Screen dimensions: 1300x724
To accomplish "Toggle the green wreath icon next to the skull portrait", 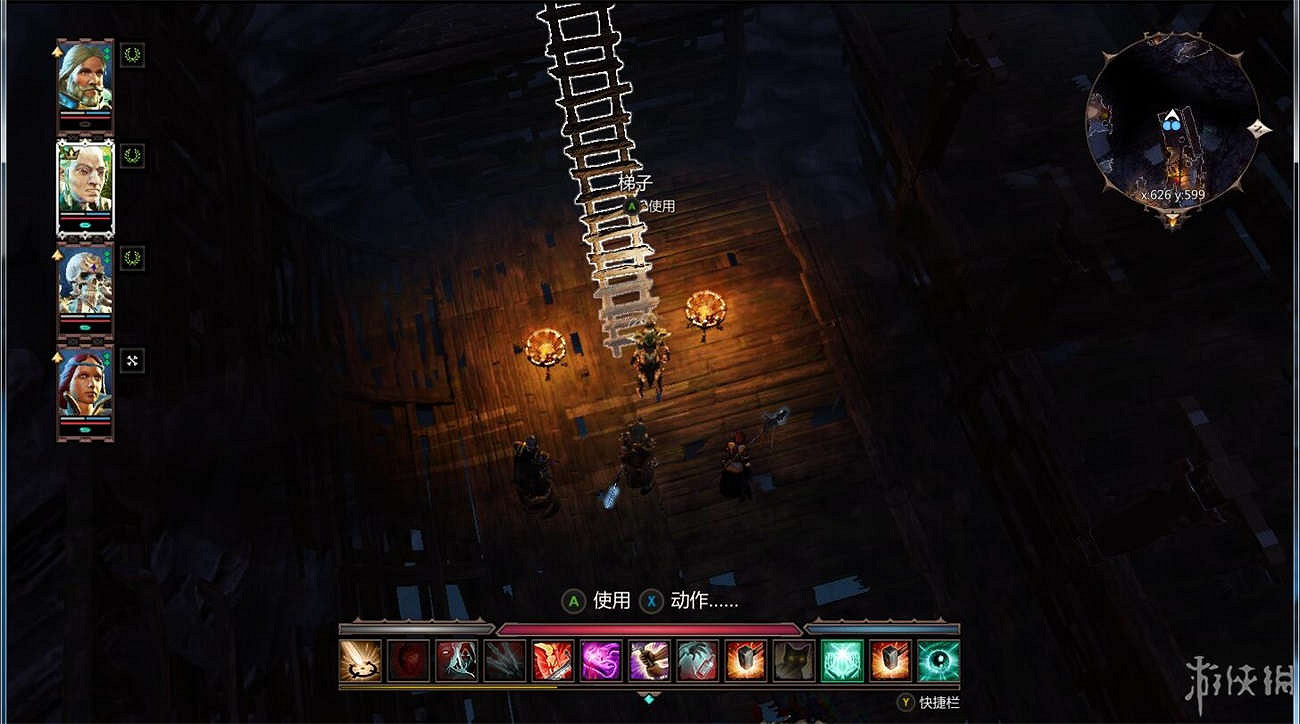I will (131, 257).
